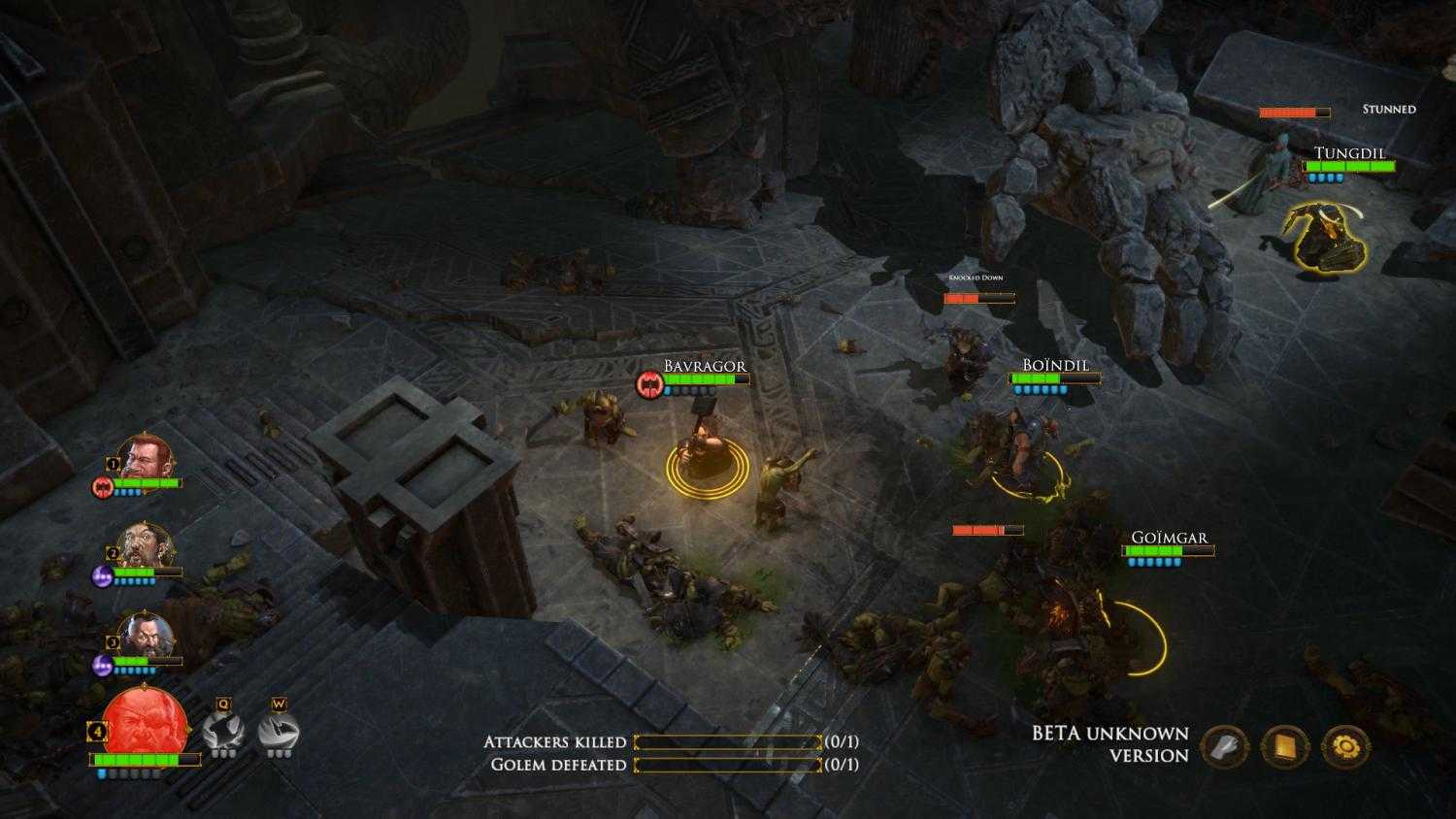Click the highlighted Tungdil unit at top right
Image resolution: width=1456 pixels, height=819 pixels.
pos(1324,236)
